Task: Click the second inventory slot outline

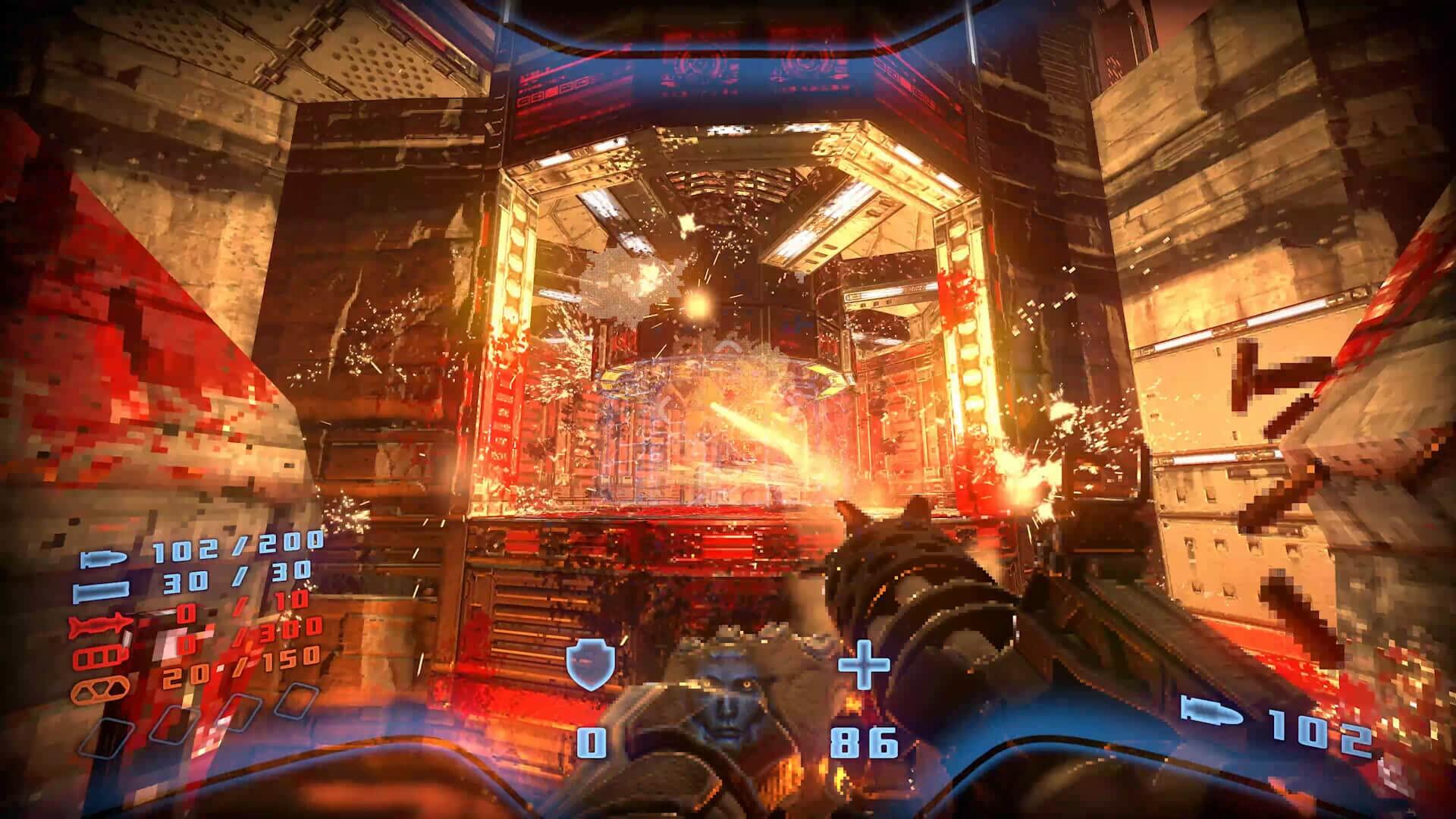Action: 171,723
